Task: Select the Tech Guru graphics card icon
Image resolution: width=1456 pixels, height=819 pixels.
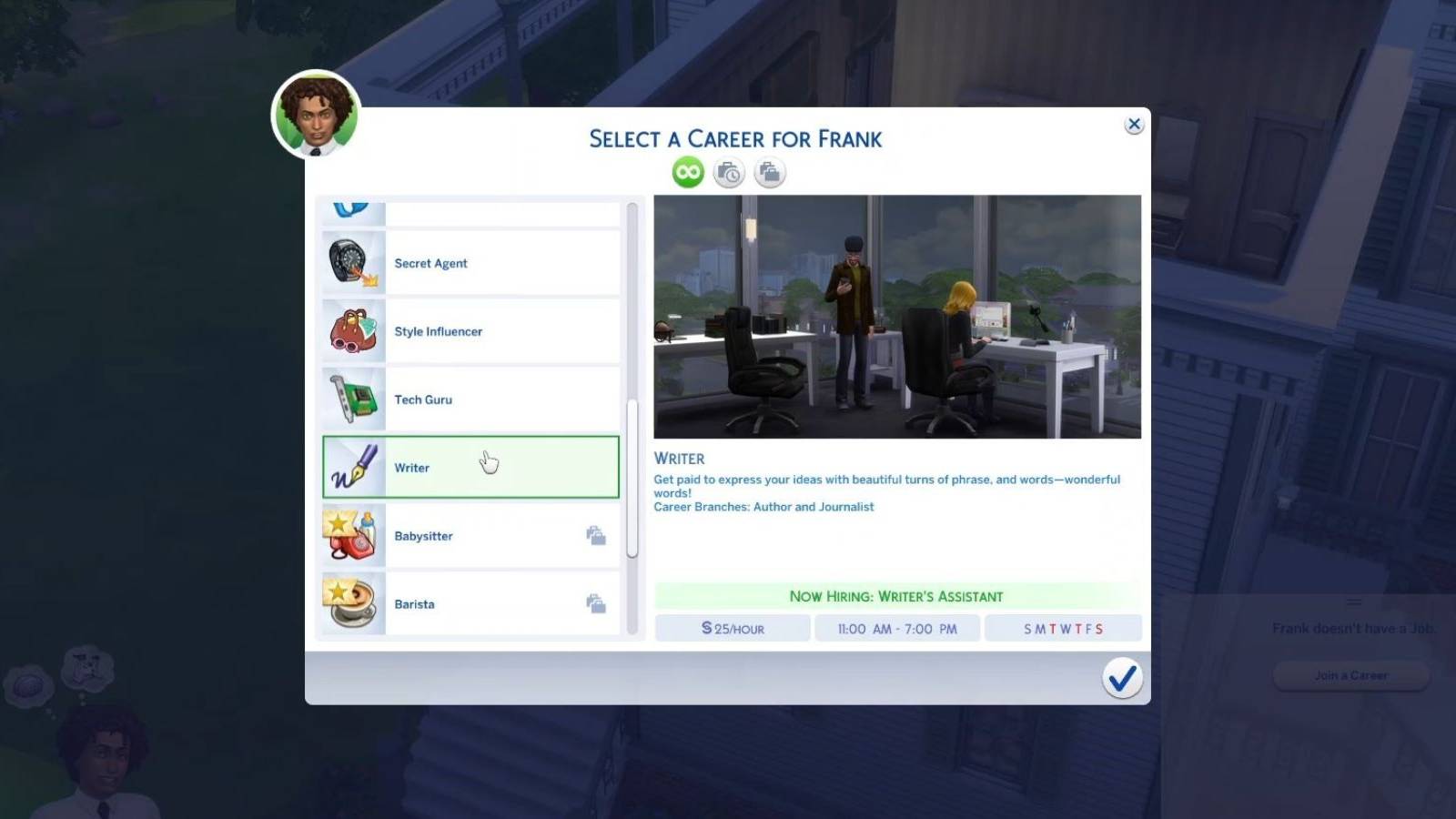Action: pyautogui.click(x=351, y=399)
